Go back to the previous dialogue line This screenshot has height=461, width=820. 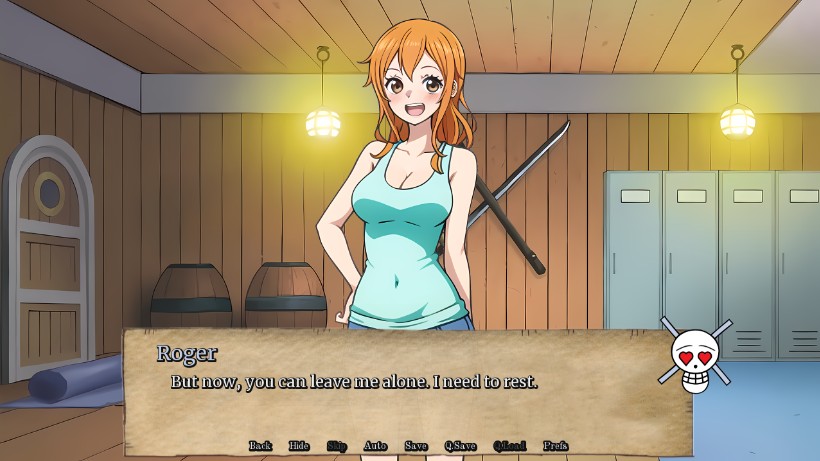click(x=260, y=446)
